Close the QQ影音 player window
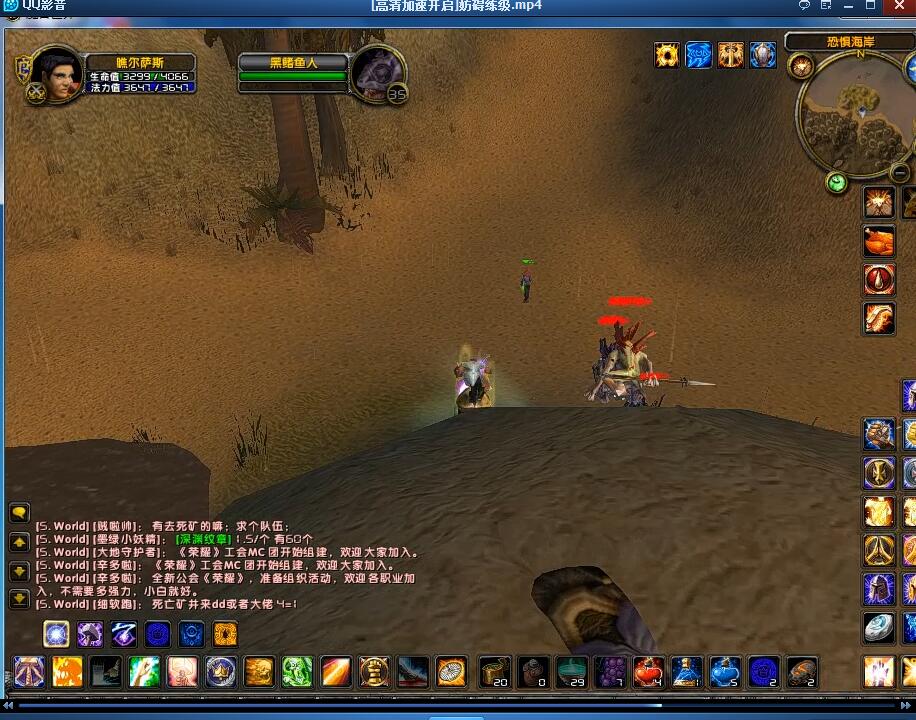Screen dimensions: 916x720 click(898, 6)
